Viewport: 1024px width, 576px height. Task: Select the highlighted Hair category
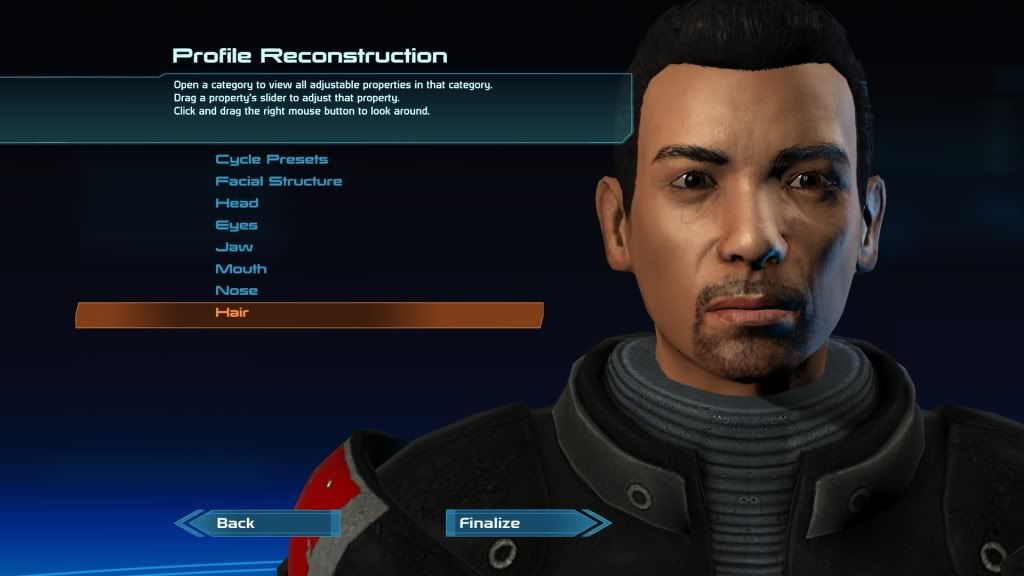click(232, 313)
